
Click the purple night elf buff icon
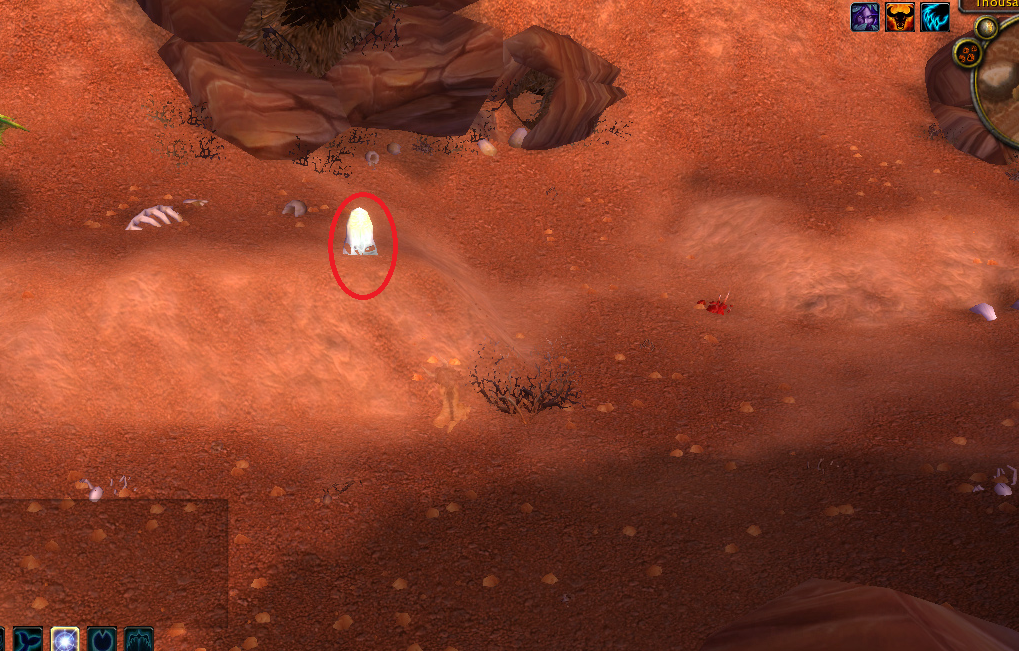pos(865,17)
